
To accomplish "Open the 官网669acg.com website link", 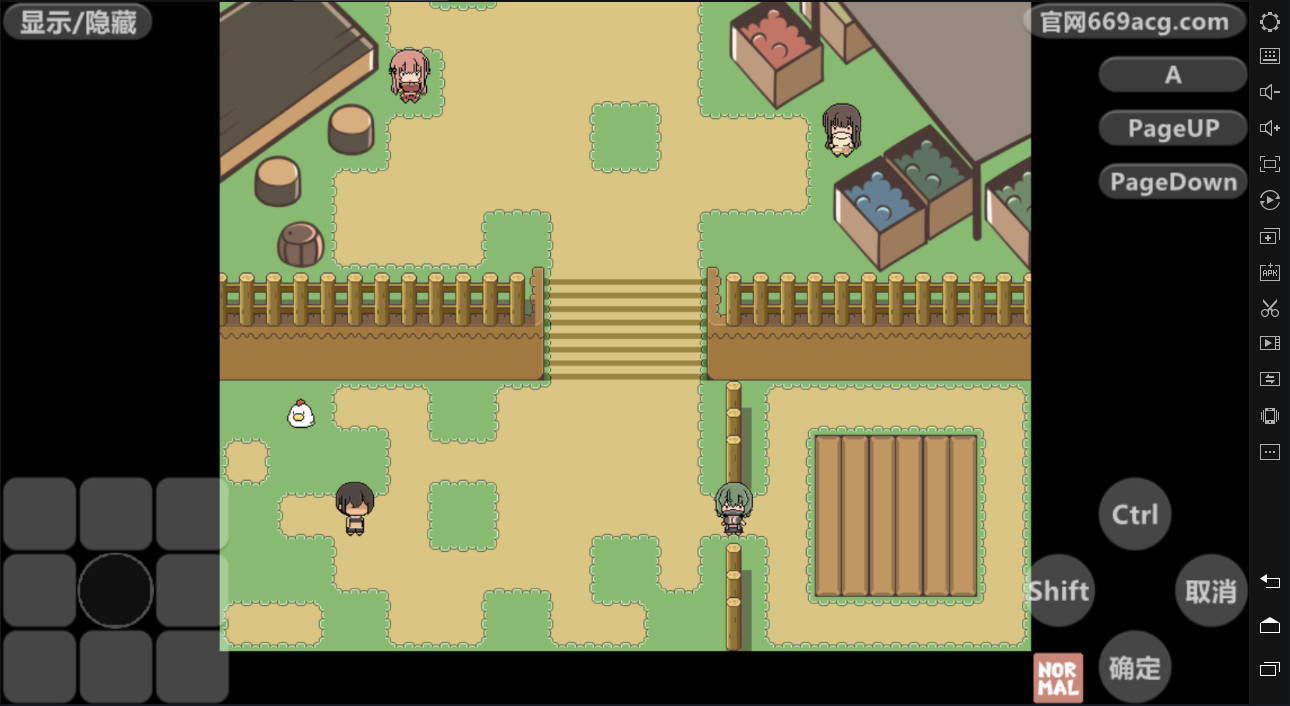I will (1134, 22).
